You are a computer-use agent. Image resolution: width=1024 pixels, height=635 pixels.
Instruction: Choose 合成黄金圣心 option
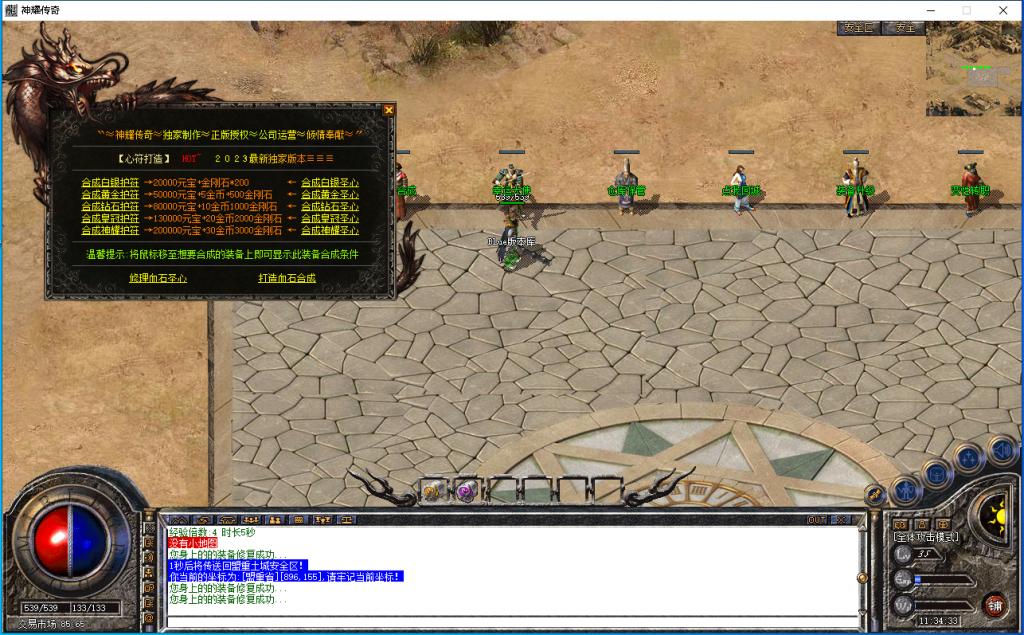(329, 194)
